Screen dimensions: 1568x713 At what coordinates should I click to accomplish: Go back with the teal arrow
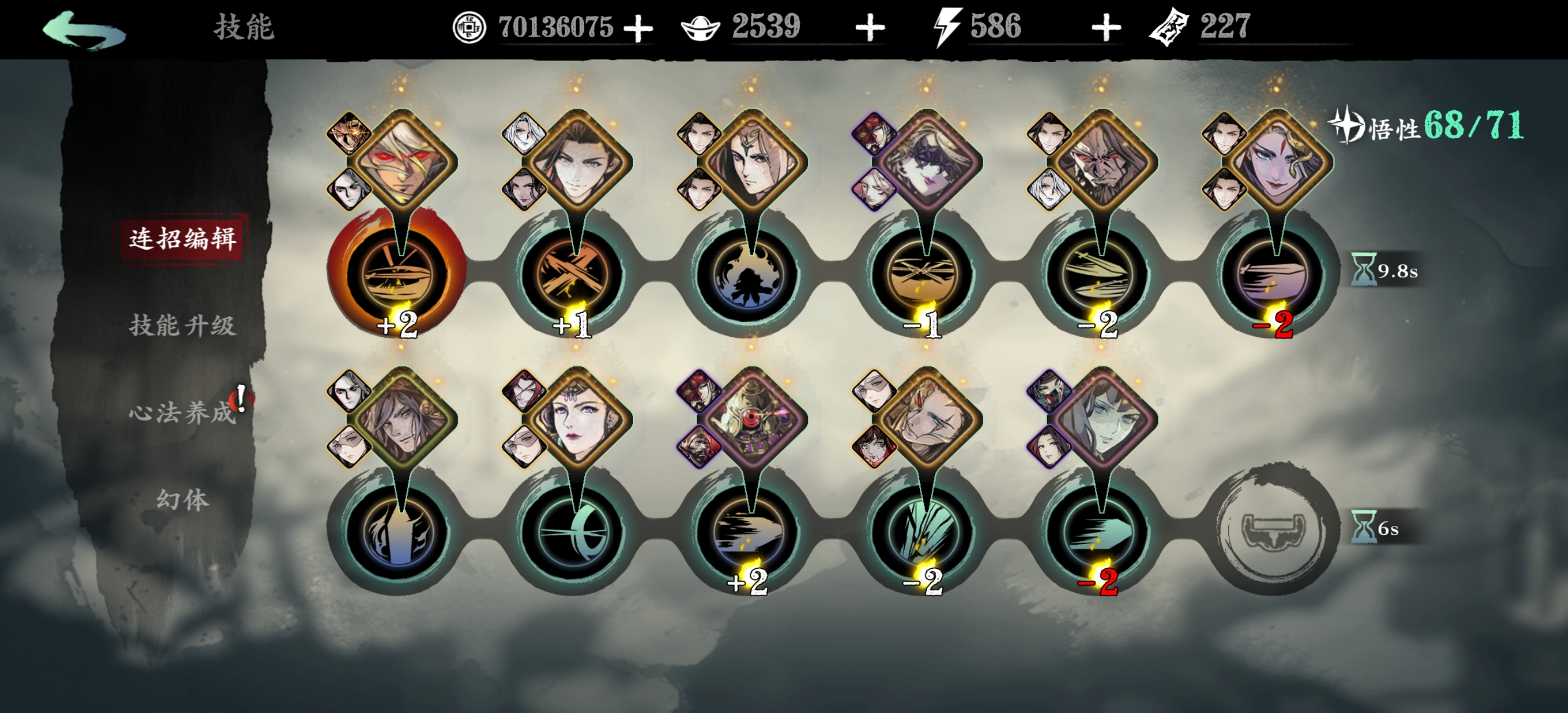click(84, 29)
